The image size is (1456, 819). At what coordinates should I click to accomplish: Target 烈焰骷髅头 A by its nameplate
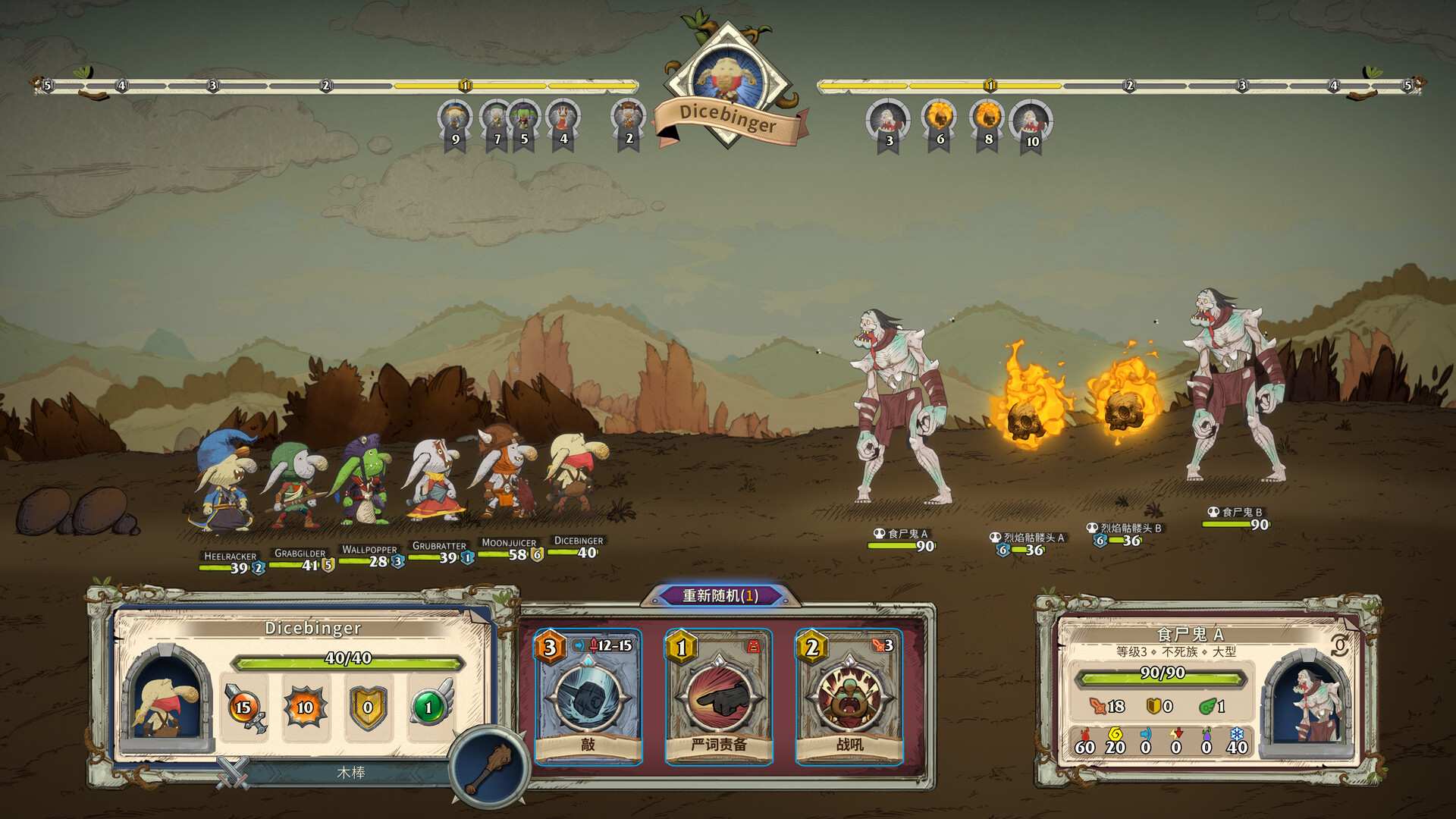coord(1030,538)
